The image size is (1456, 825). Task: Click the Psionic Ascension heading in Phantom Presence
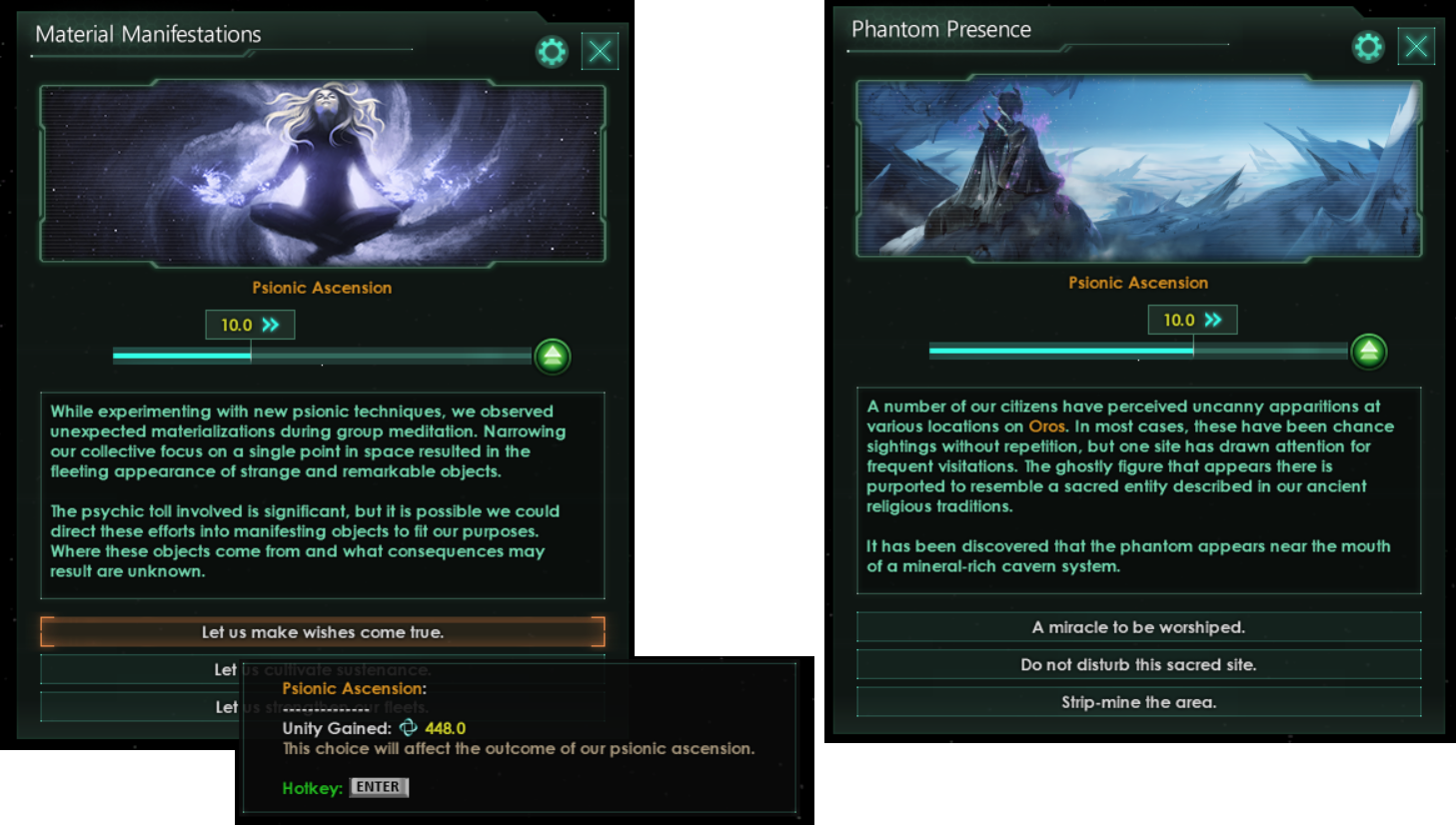click(x=1138, y=283)
